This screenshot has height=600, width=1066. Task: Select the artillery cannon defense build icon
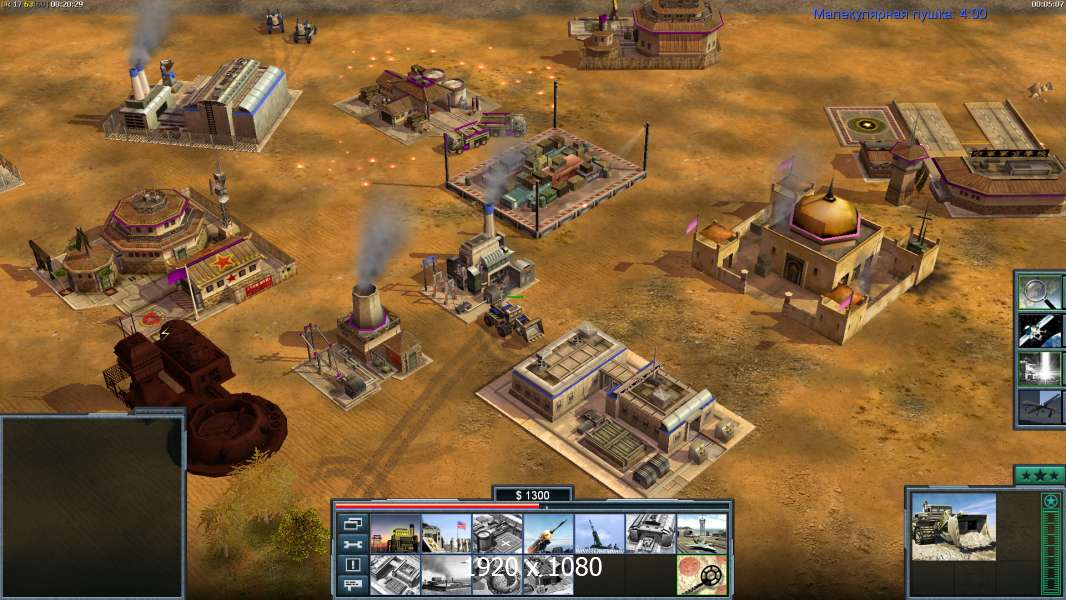pyautogui.click(x=599, y=534)
